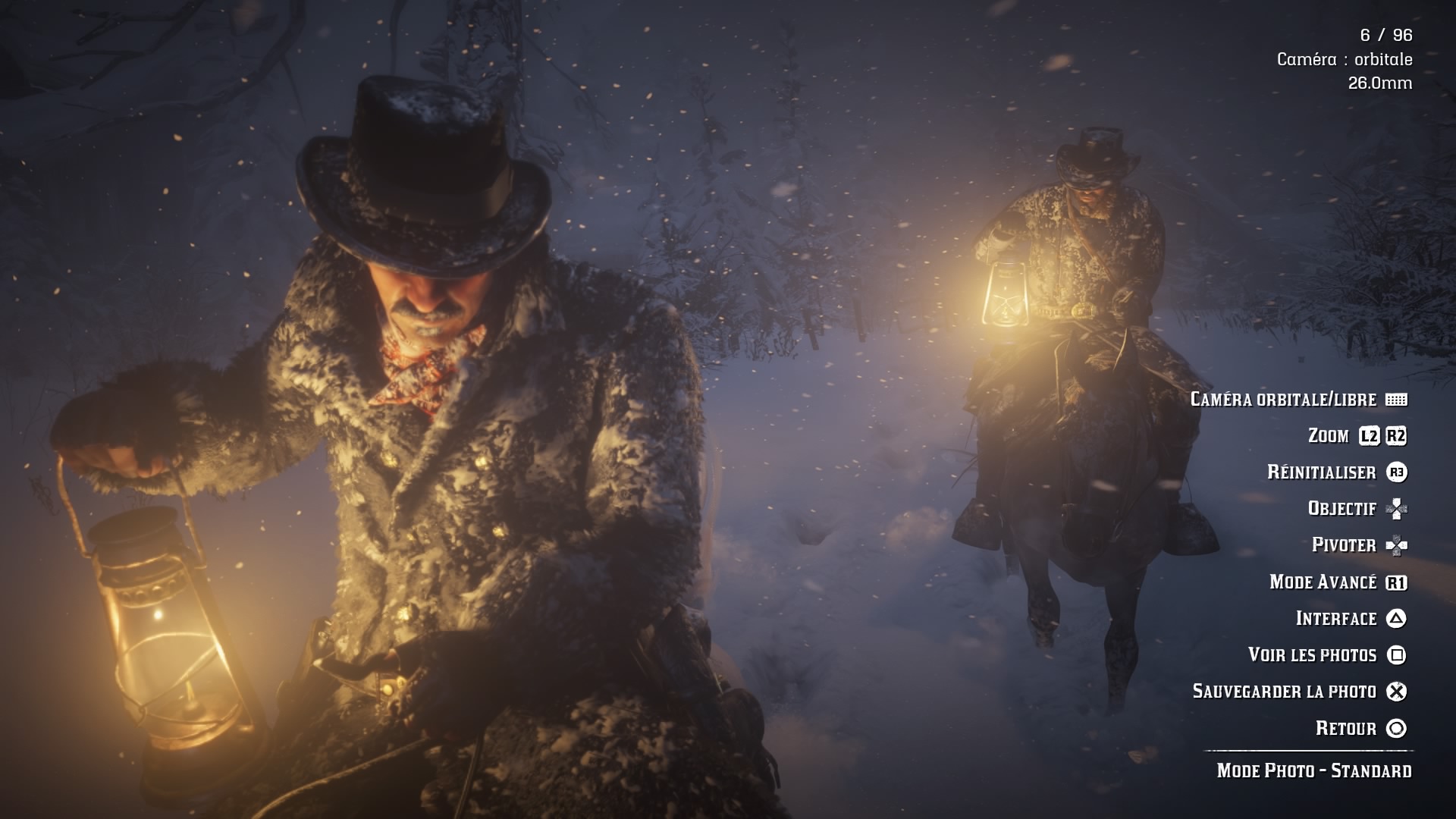Hide the Interface overlay
This screenshot has width=1456, height=819.
point(1335,619)
